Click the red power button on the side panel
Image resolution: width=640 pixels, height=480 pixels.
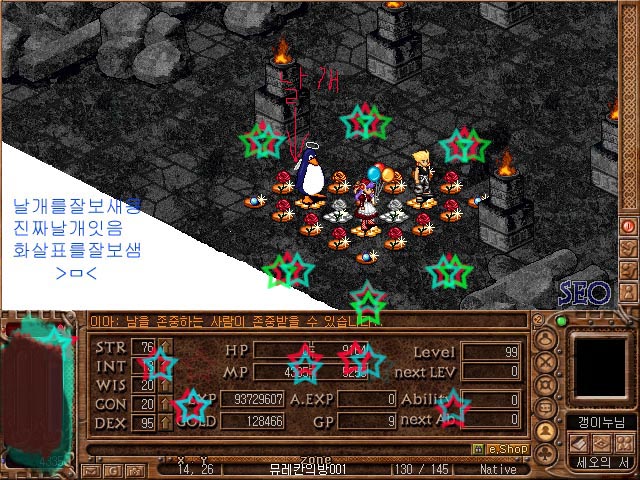coord(629,226)
